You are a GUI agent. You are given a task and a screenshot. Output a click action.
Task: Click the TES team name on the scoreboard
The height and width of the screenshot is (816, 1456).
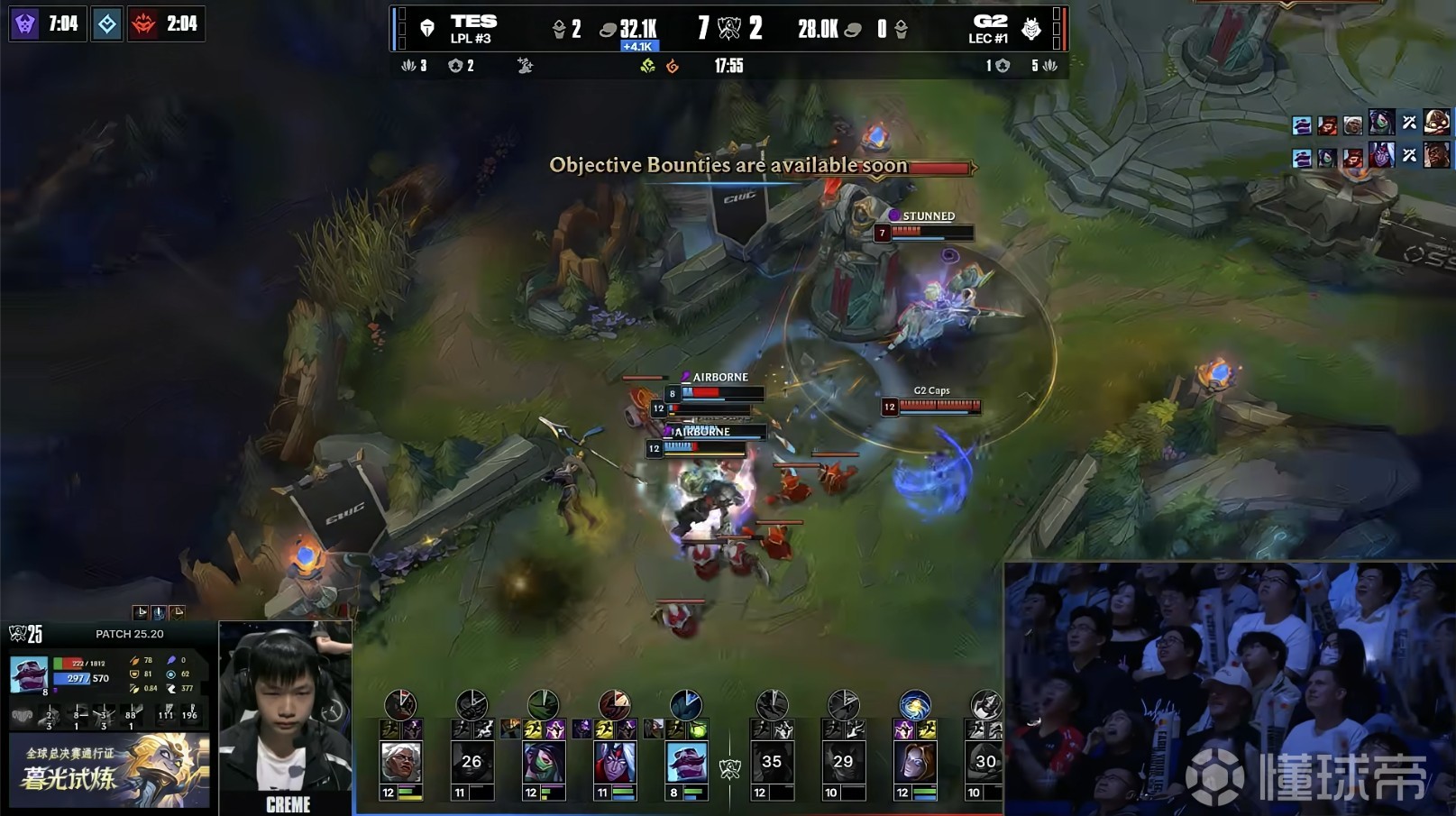(473, 22)
